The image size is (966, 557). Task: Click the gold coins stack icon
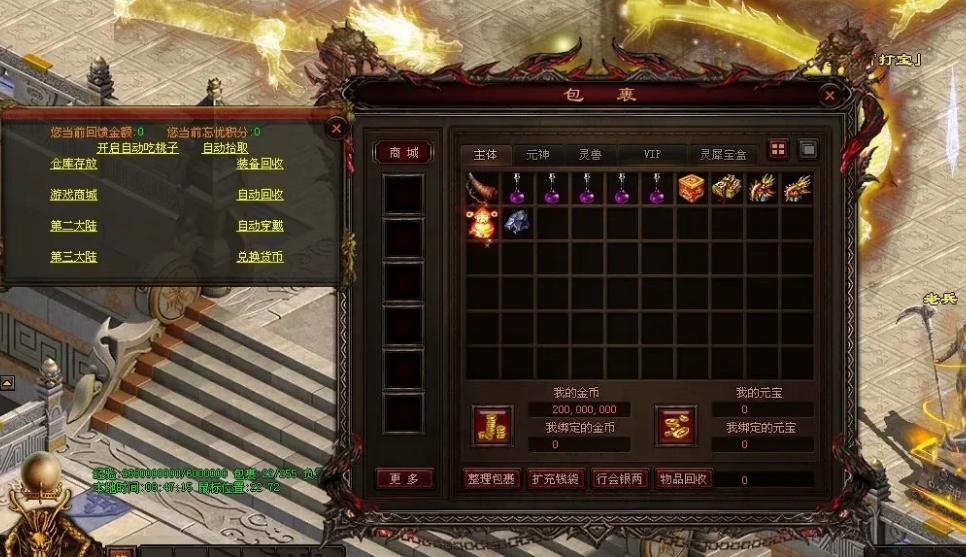492,425
